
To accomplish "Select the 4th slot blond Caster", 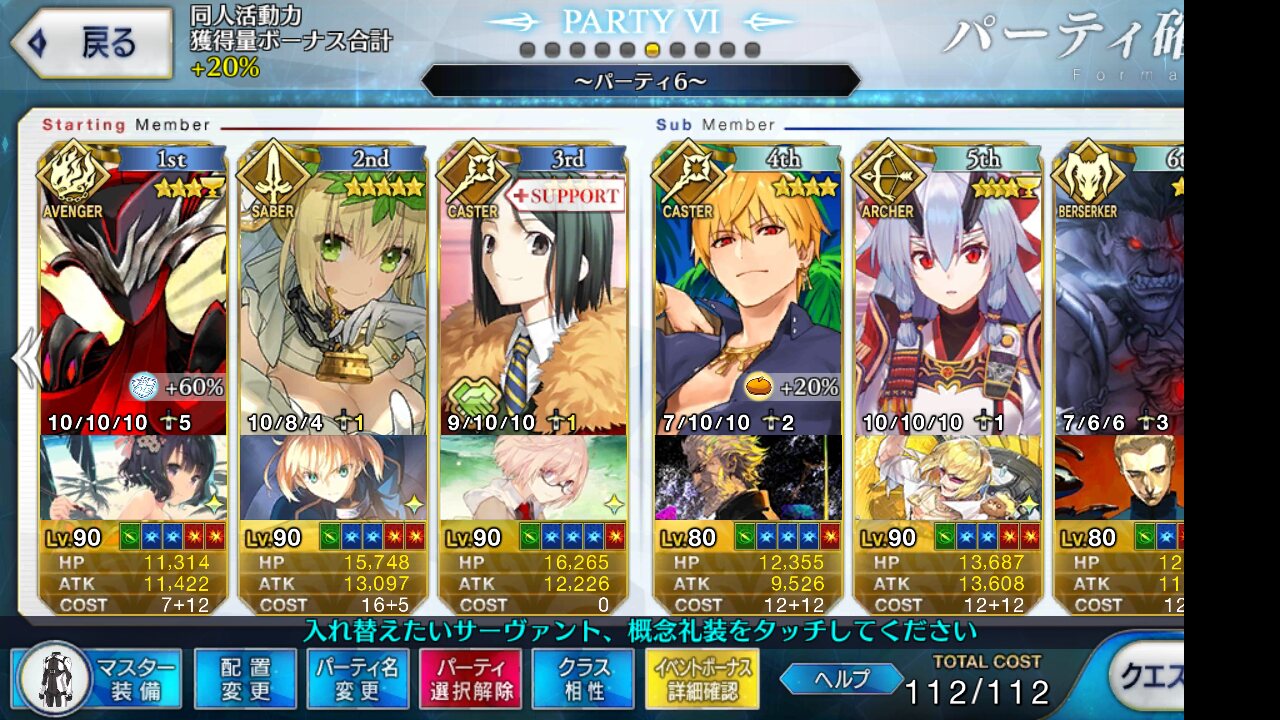I will pos(747,300).
